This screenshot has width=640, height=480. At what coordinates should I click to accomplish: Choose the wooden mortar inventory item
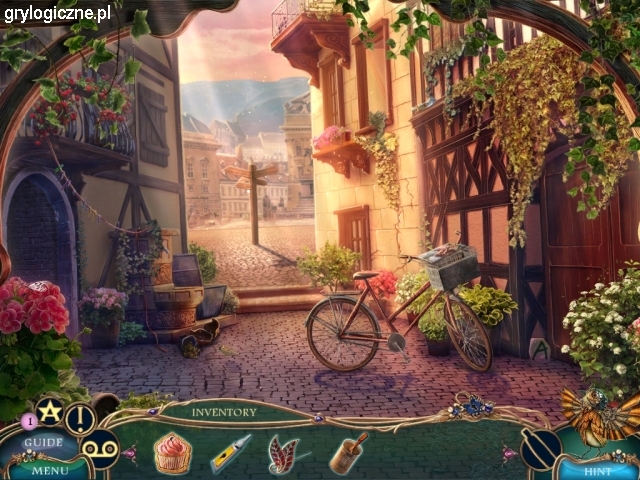tap(347, 452)
